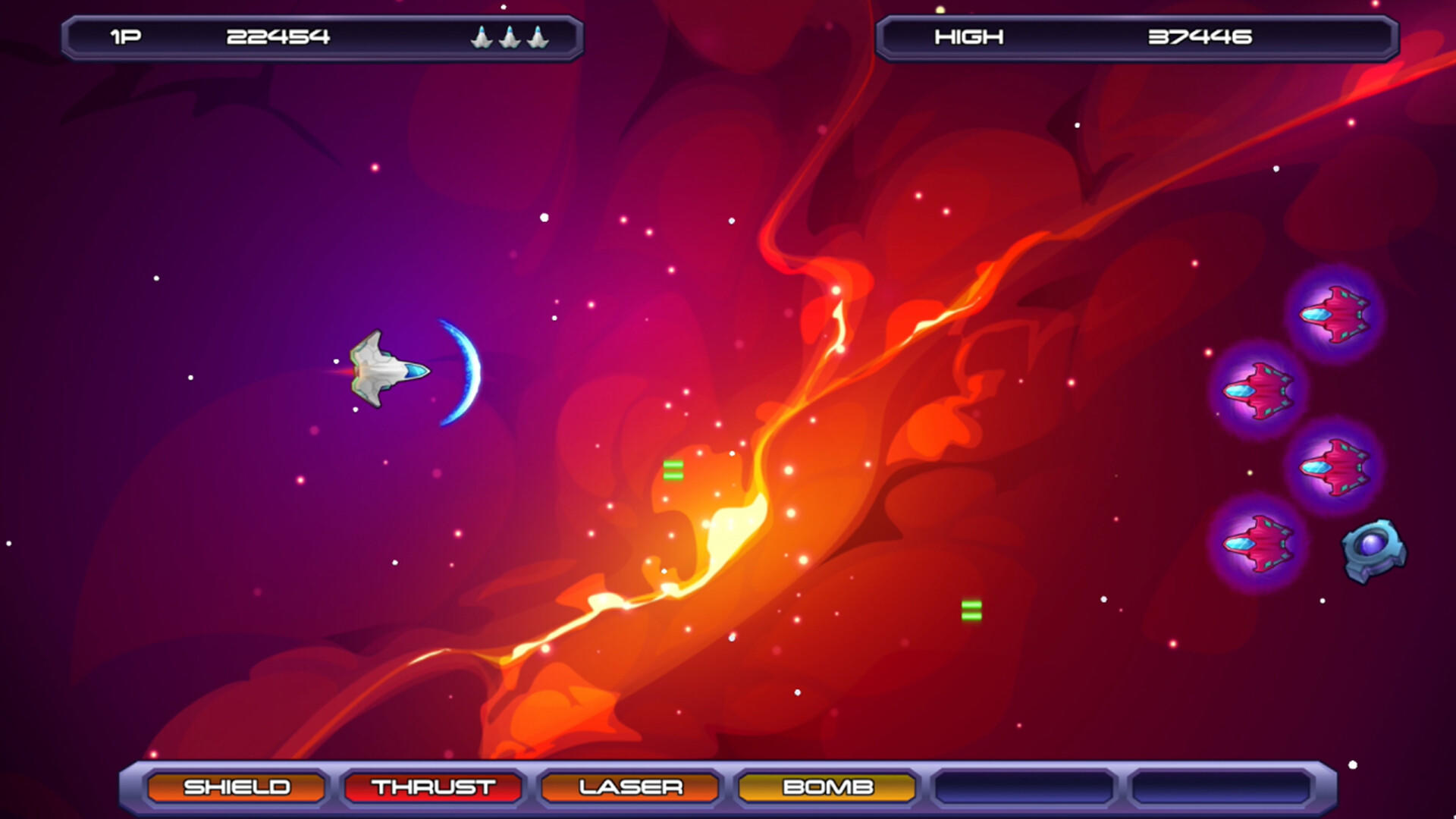
Task: Click the first empty power-up slot
Action: point(1022,787)
